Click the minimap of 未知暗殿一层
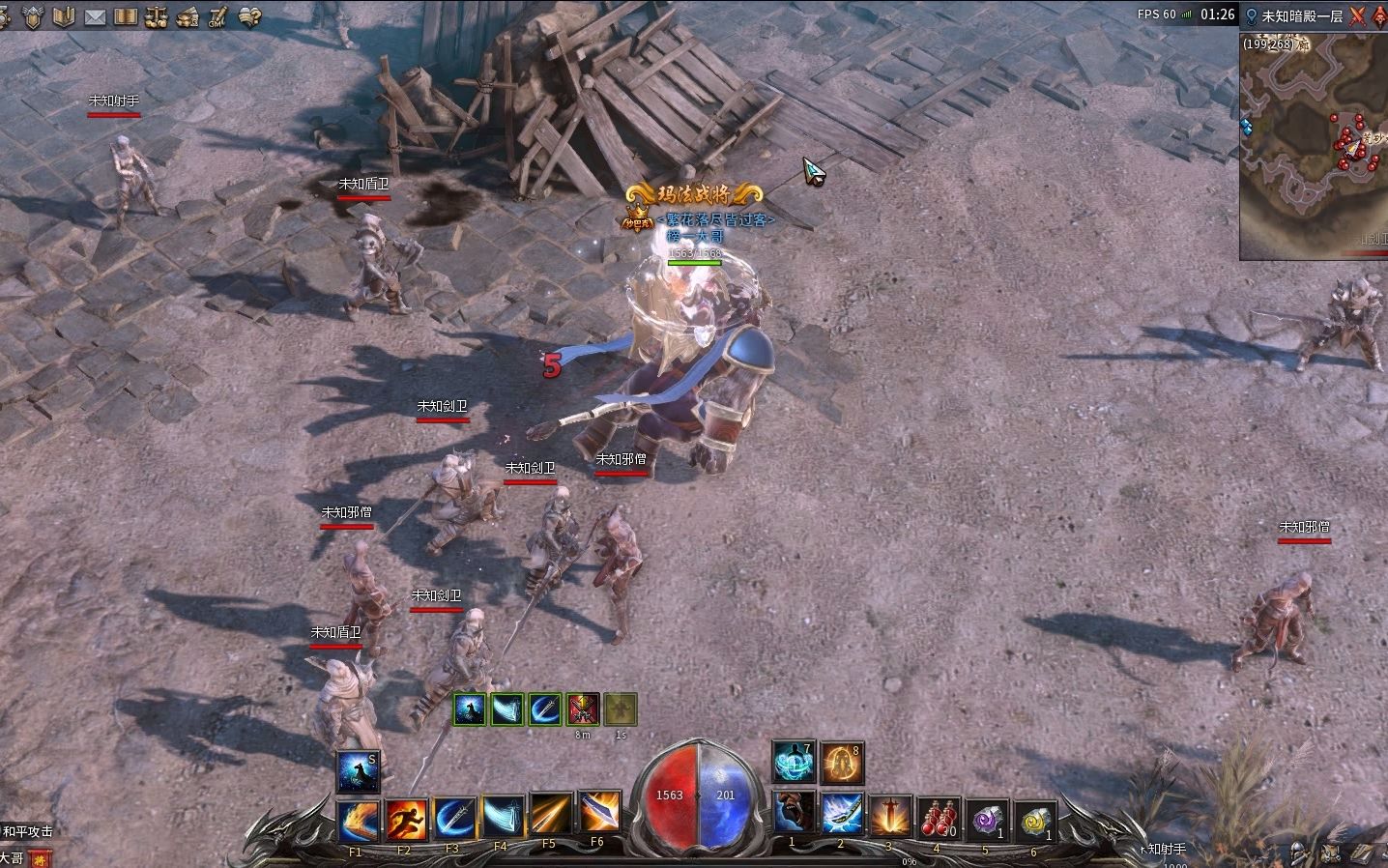Screen dimensions: 1388x868 coord(1313,145)
